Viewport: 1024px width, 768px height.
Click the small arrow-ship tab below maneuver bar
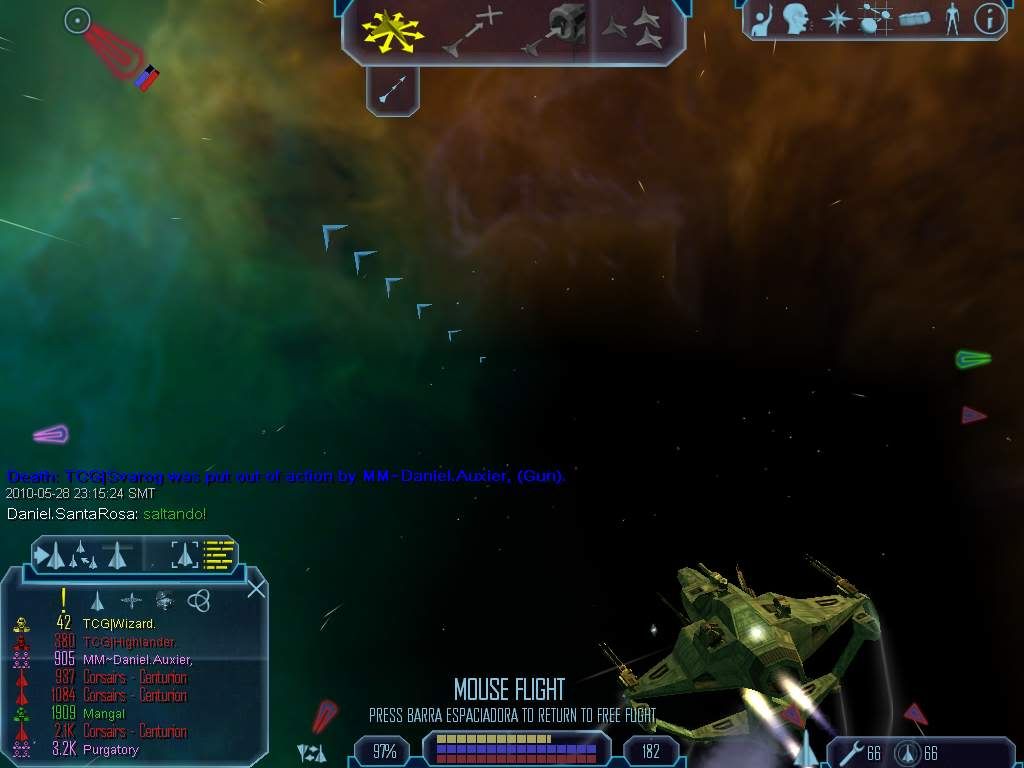391,92
